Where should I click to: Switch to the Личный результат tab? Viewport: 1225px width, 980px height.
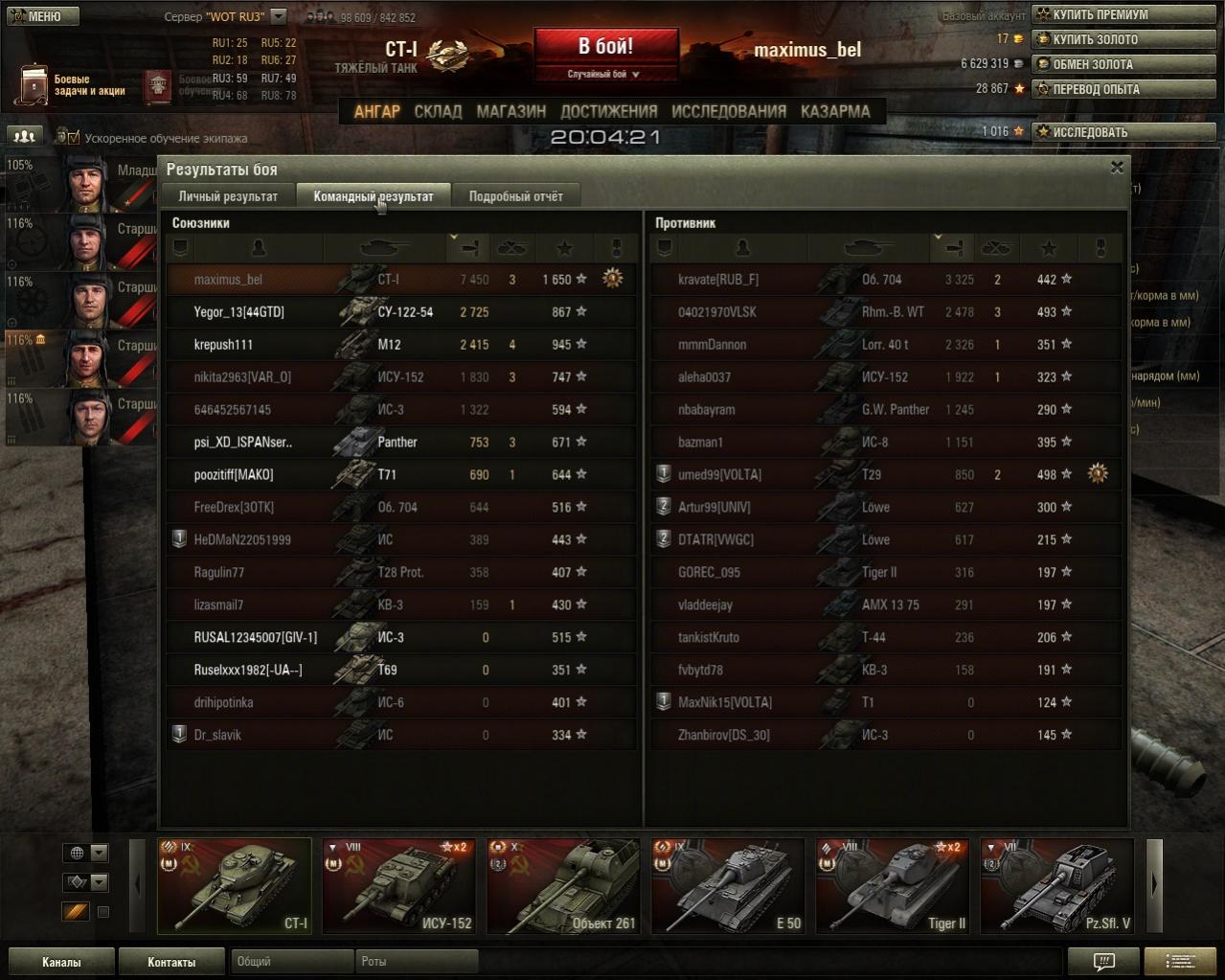(228, 196)
